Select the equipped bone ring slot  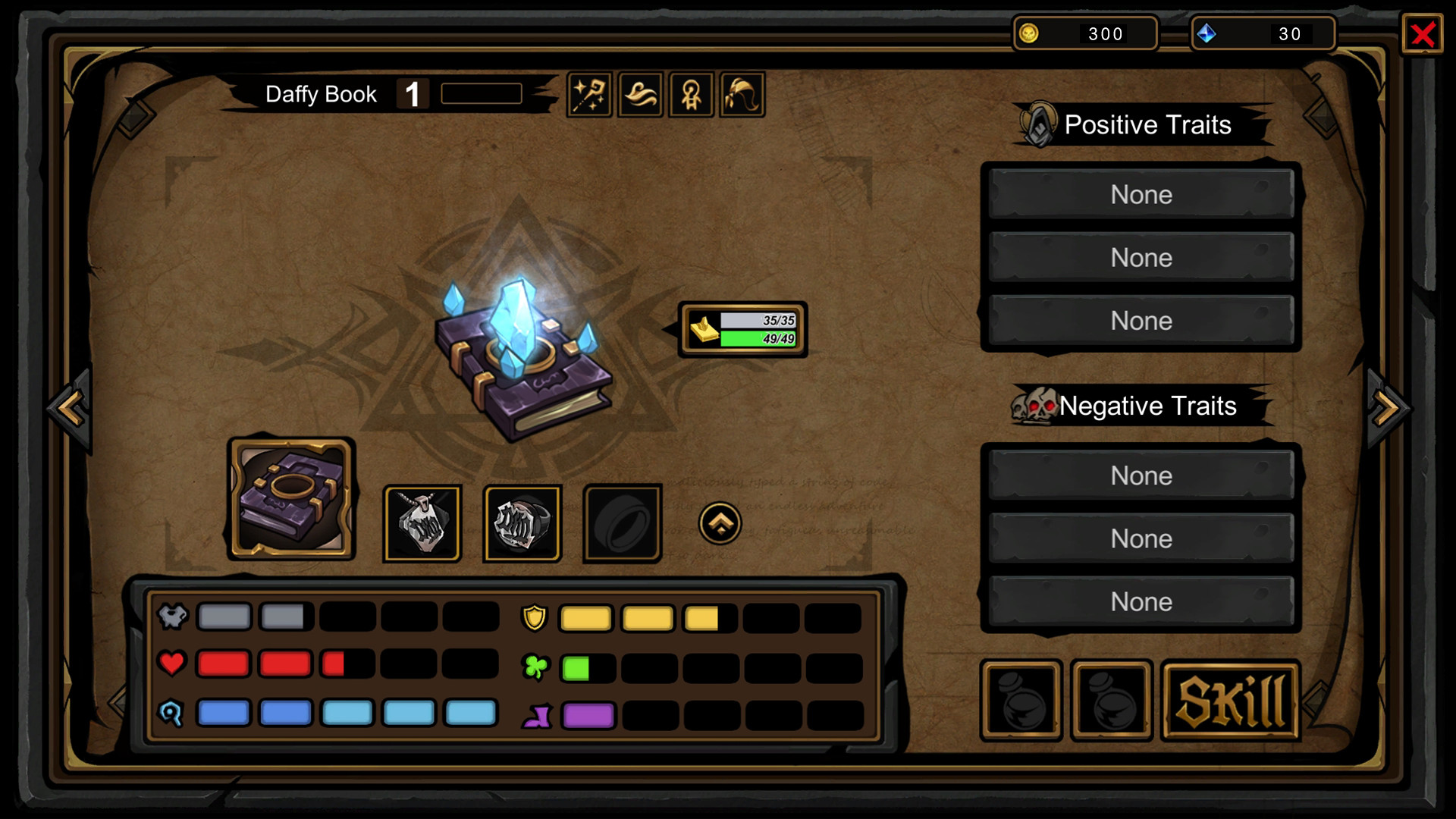pyautogui.click(x=522, y=523)
